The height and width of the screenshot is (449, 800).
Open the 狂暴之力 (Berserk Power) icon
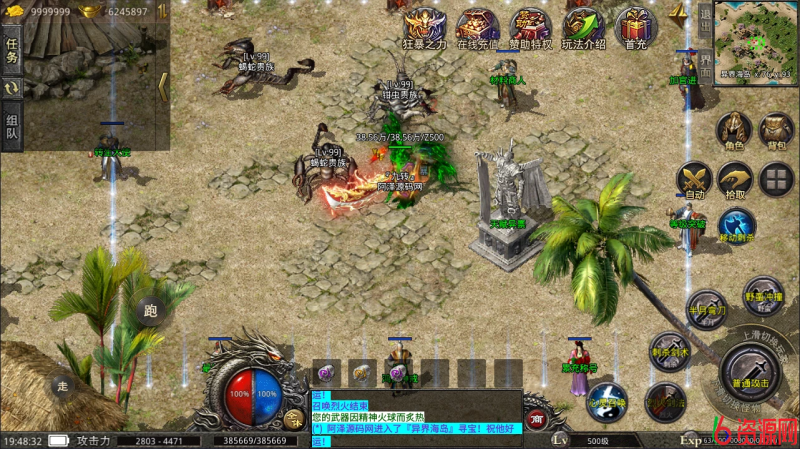pos(424,26)
